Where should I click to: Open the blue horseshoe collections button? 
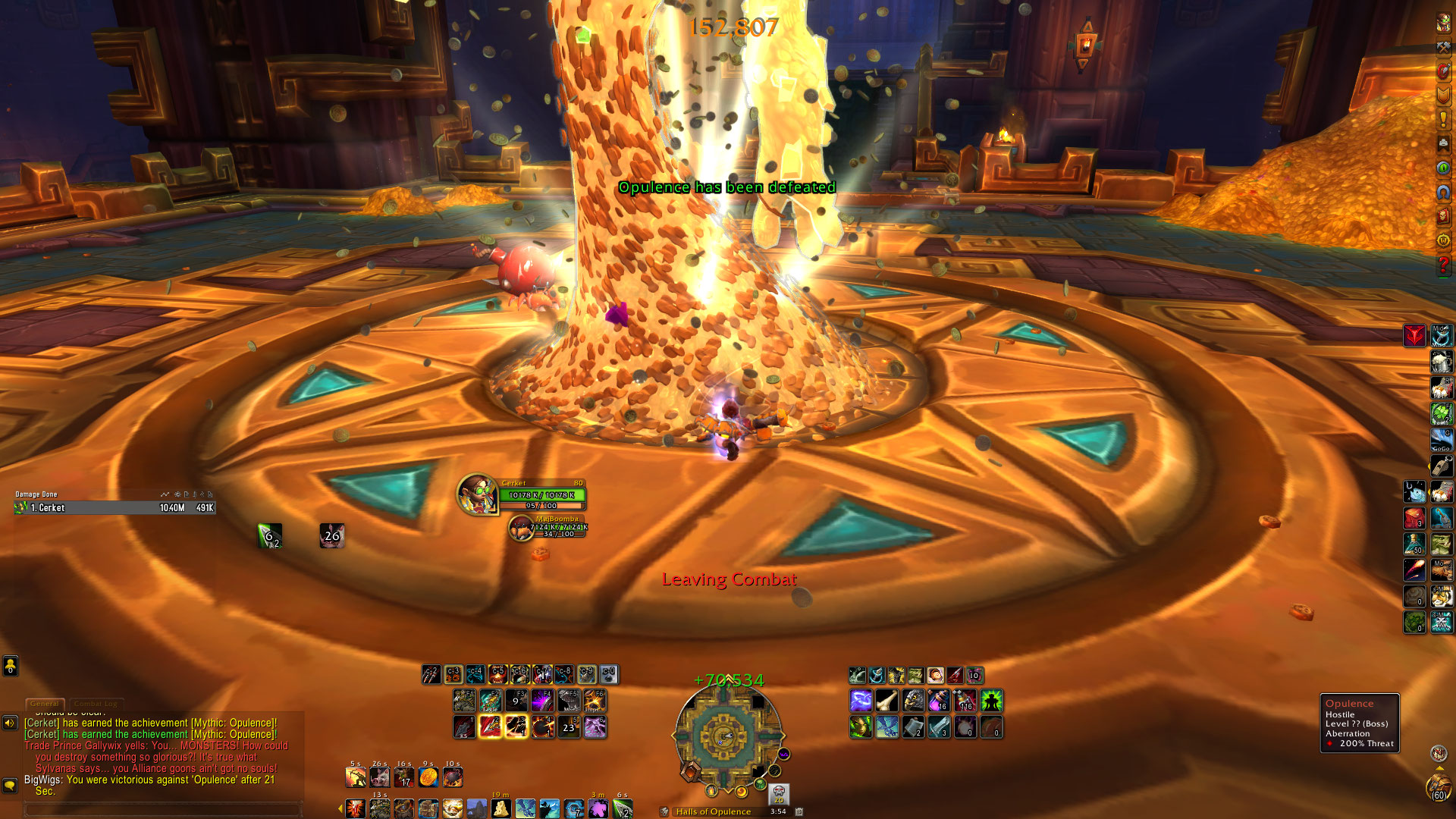pyautogui.click(x=1443, y=192)
